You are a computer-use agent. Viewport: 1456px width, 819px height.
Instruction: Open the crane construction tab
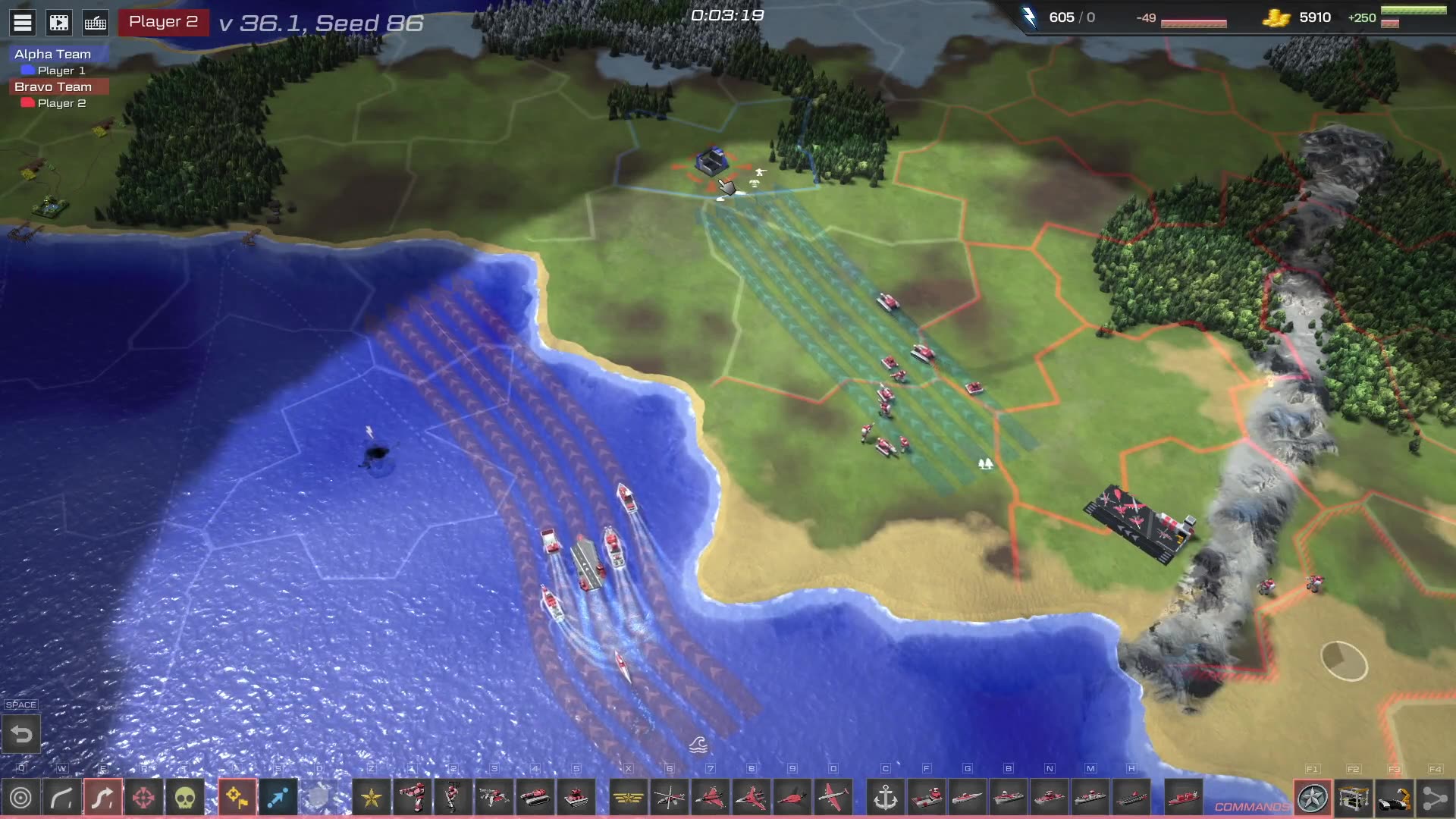[1354, 798]
